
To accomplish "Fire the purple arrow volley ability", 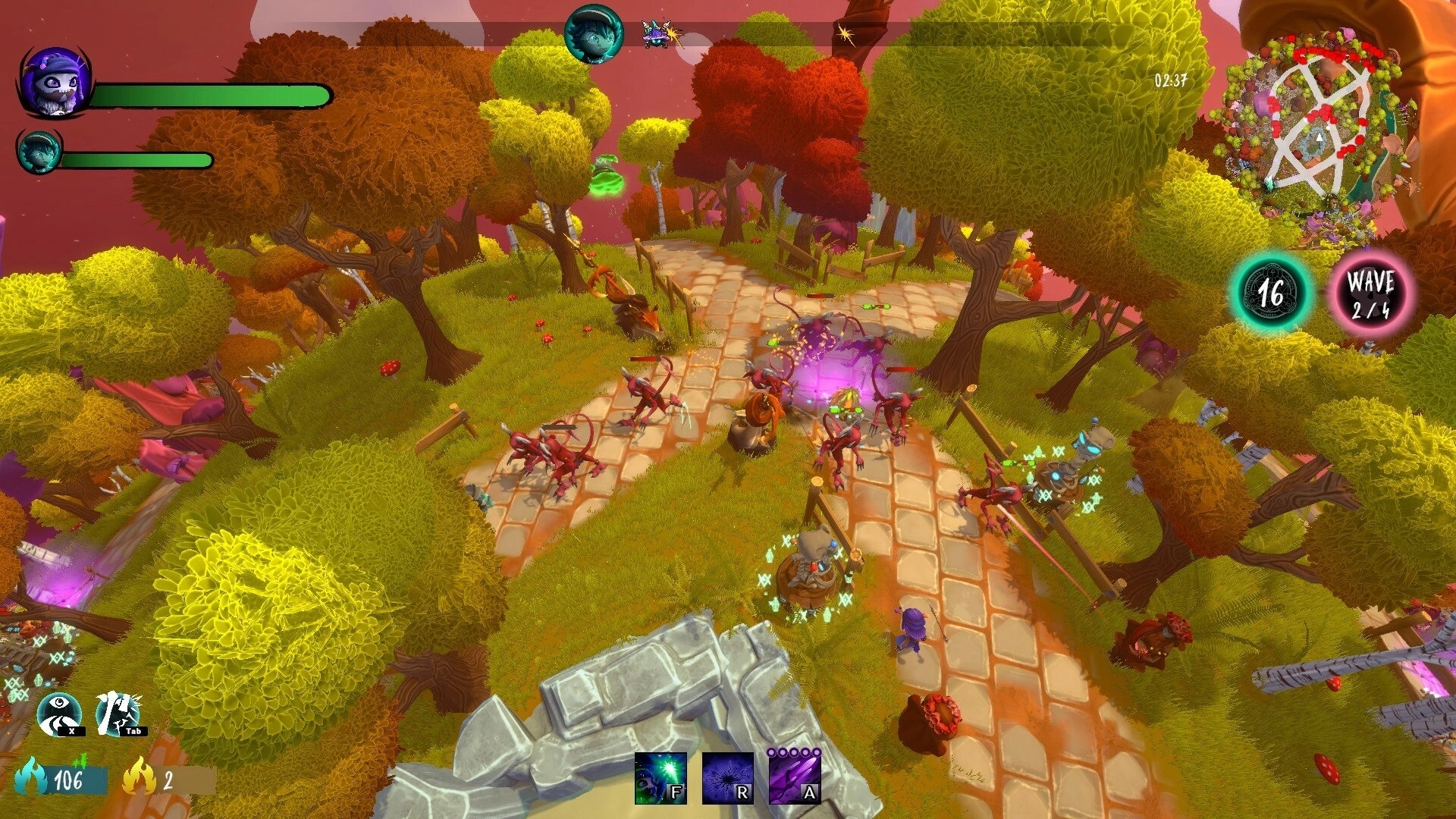I will (795, 777).
